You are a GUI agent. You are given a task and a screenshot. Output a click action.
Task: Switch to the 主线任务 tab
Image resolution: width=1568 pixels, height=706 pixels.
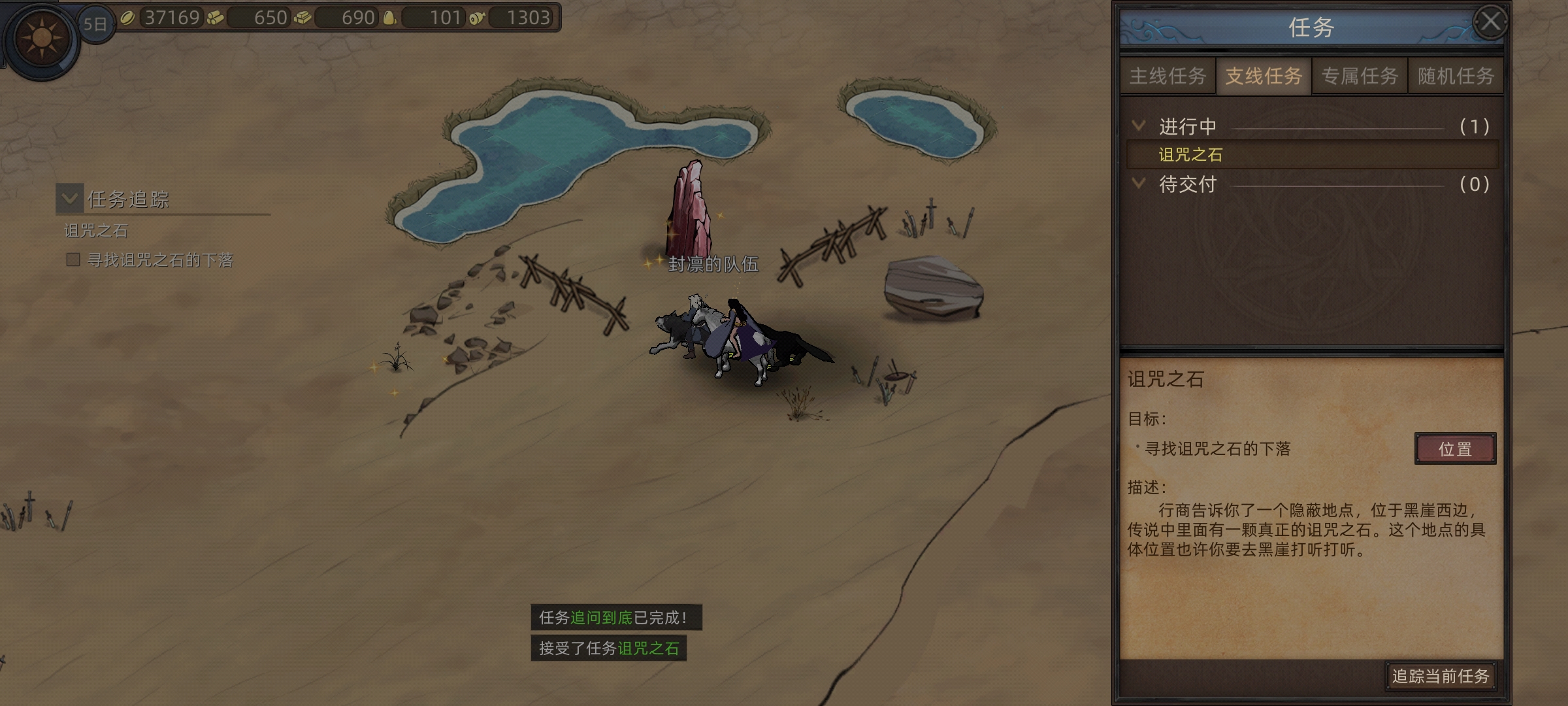tap(1168, 76)
